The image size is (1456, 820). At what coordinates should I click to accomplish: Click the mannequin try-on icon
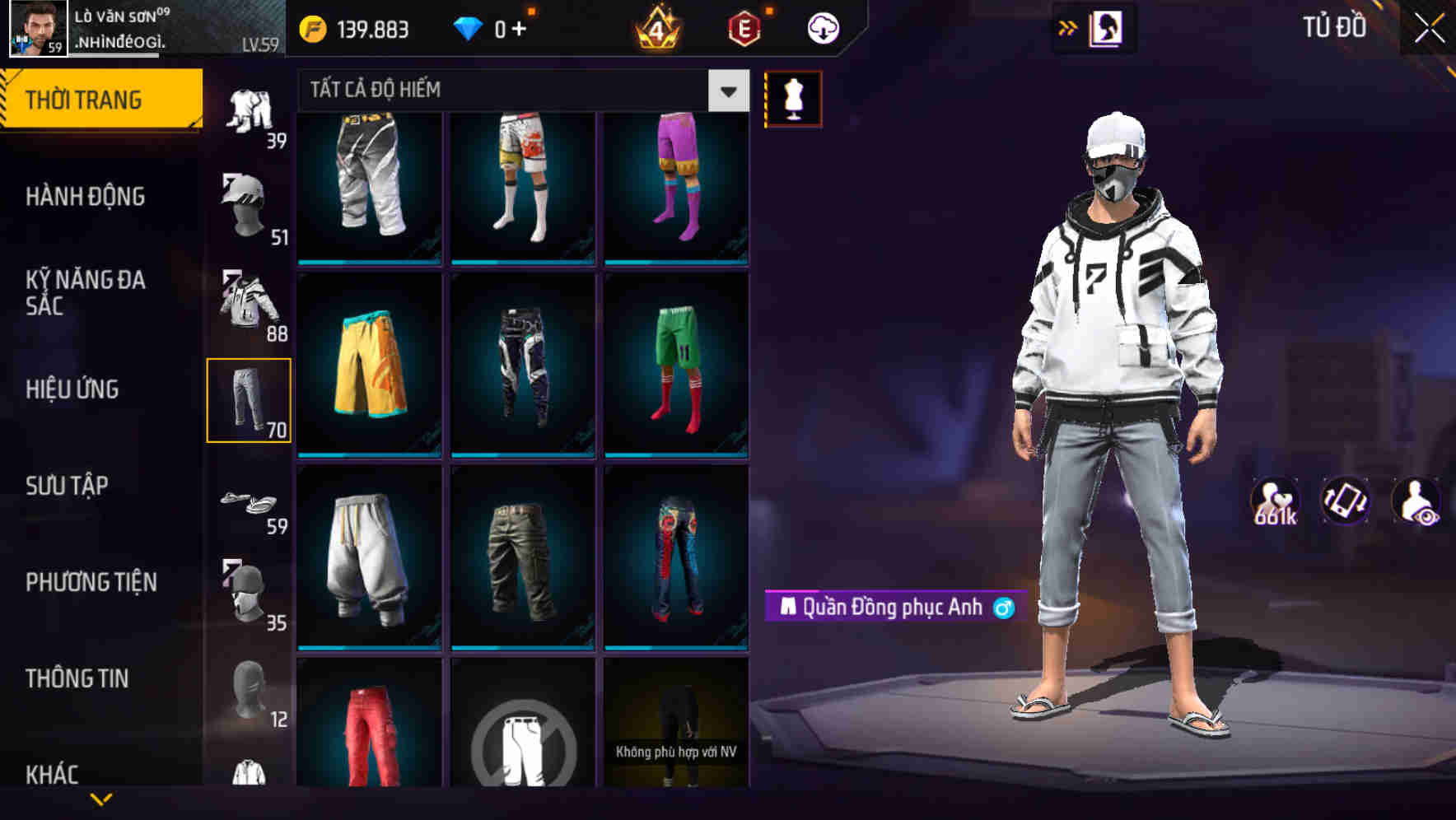(793, 97)
